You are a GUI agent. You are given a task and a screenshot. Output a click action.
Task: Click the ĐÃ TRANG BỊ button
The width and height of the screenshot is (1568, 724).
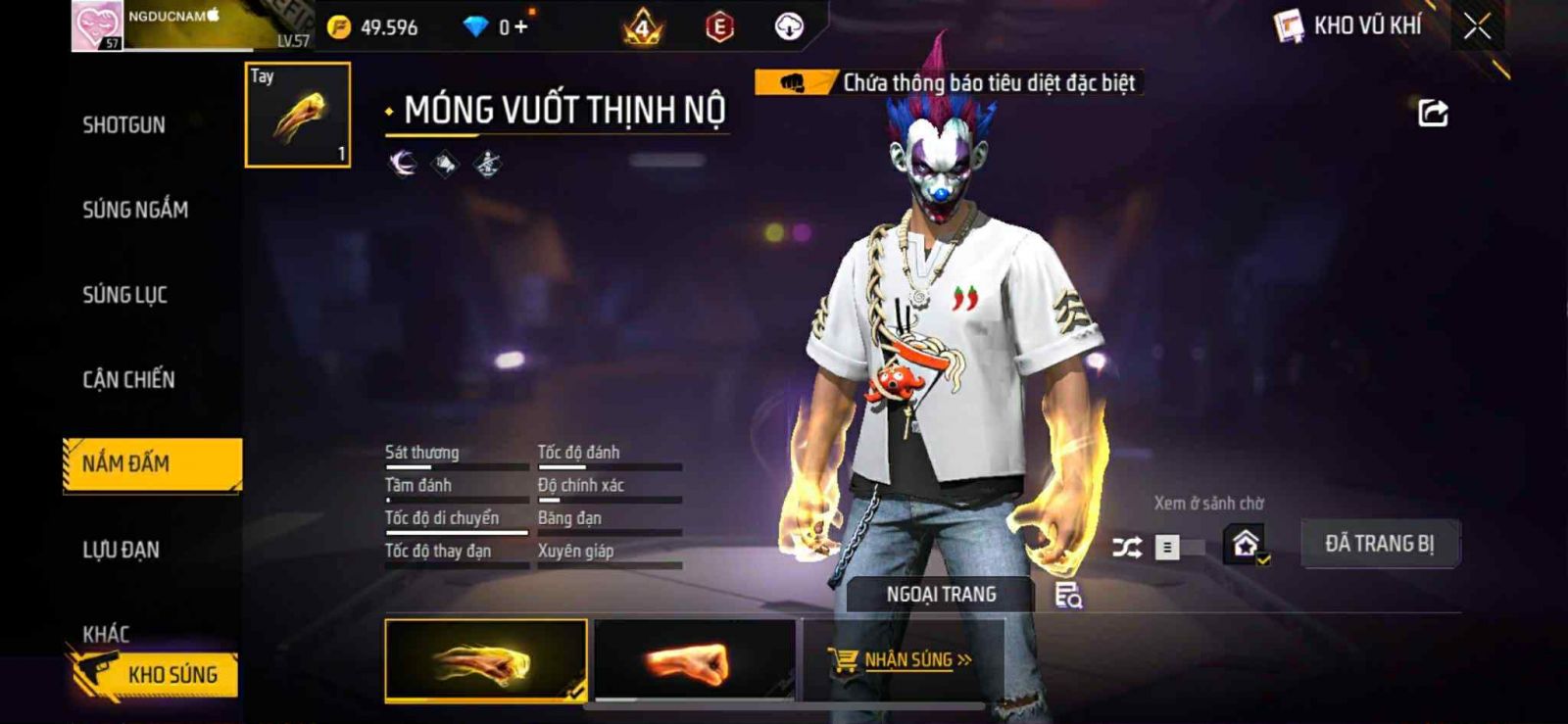click(x=1379, y=543)
